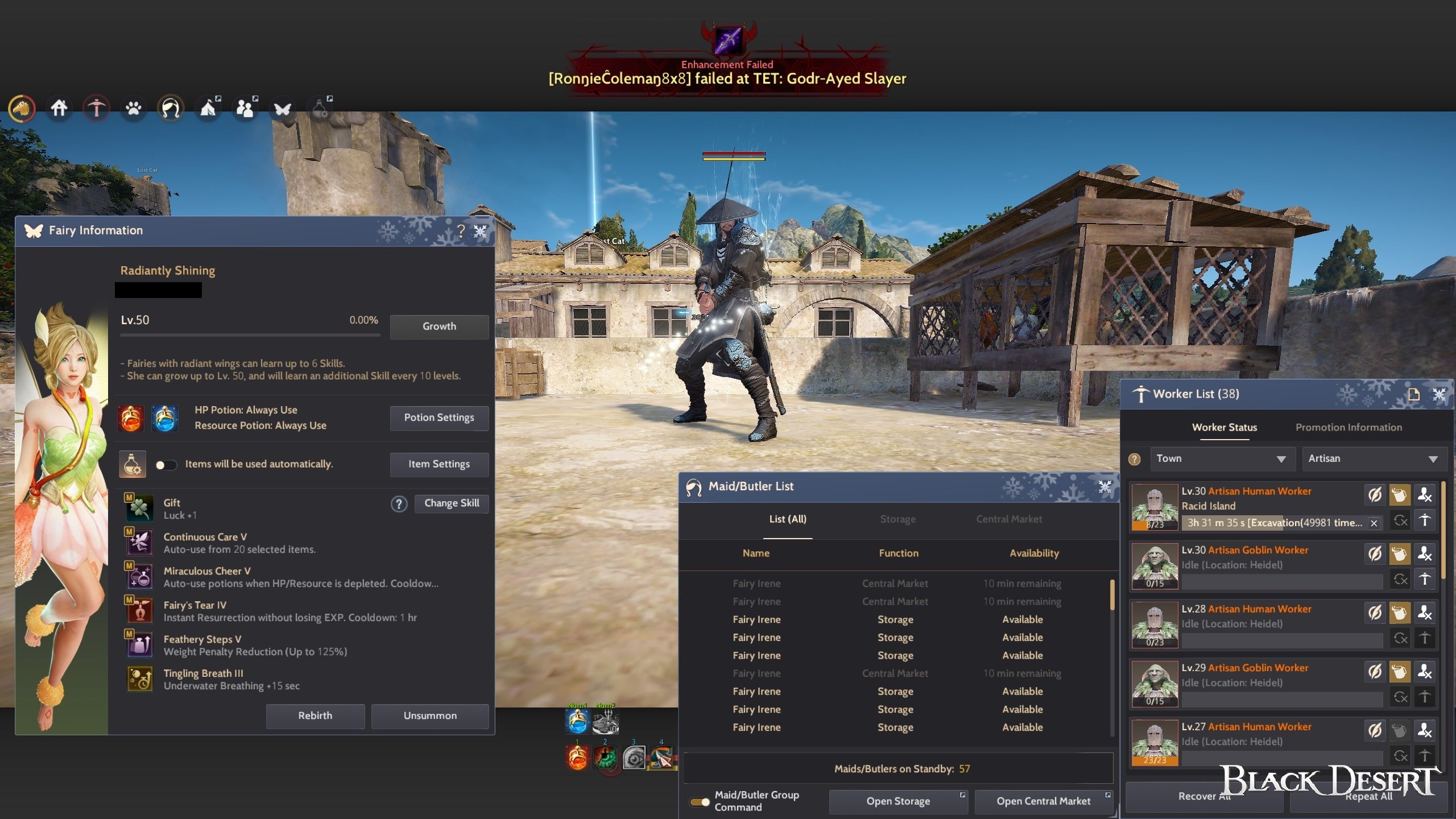Open the Artisan grade dropdown
Image resolution: width=1456 pixels, height=819 pixels.
click(x=1374, y=458)
